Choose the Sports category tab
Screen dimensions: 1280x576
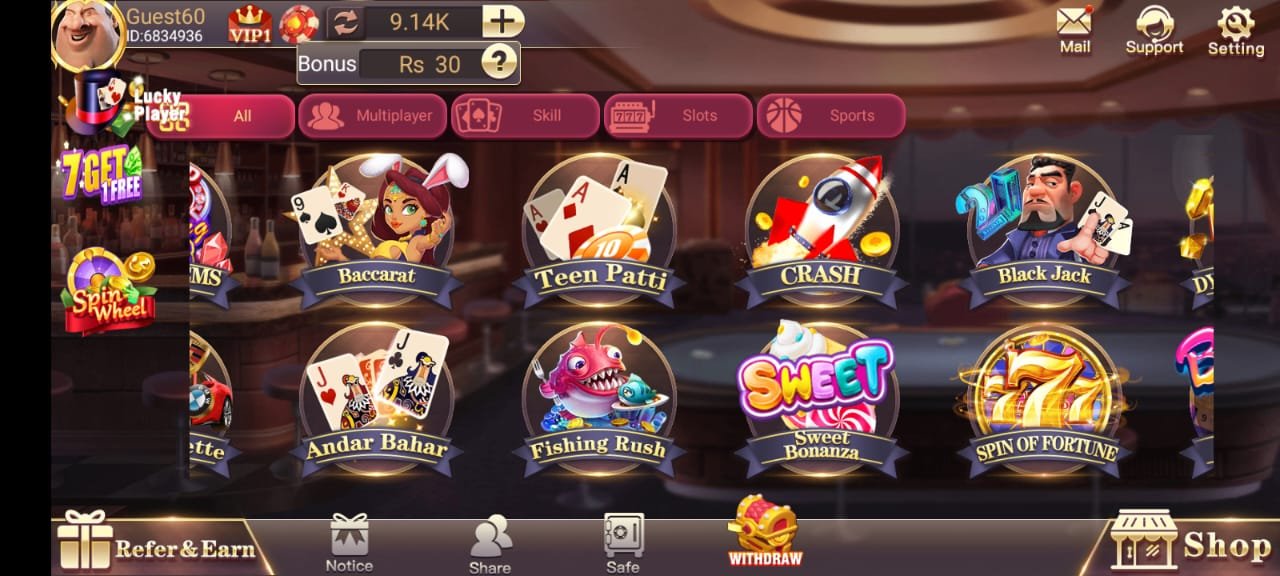pyautogui.click(x=831, y=116)
